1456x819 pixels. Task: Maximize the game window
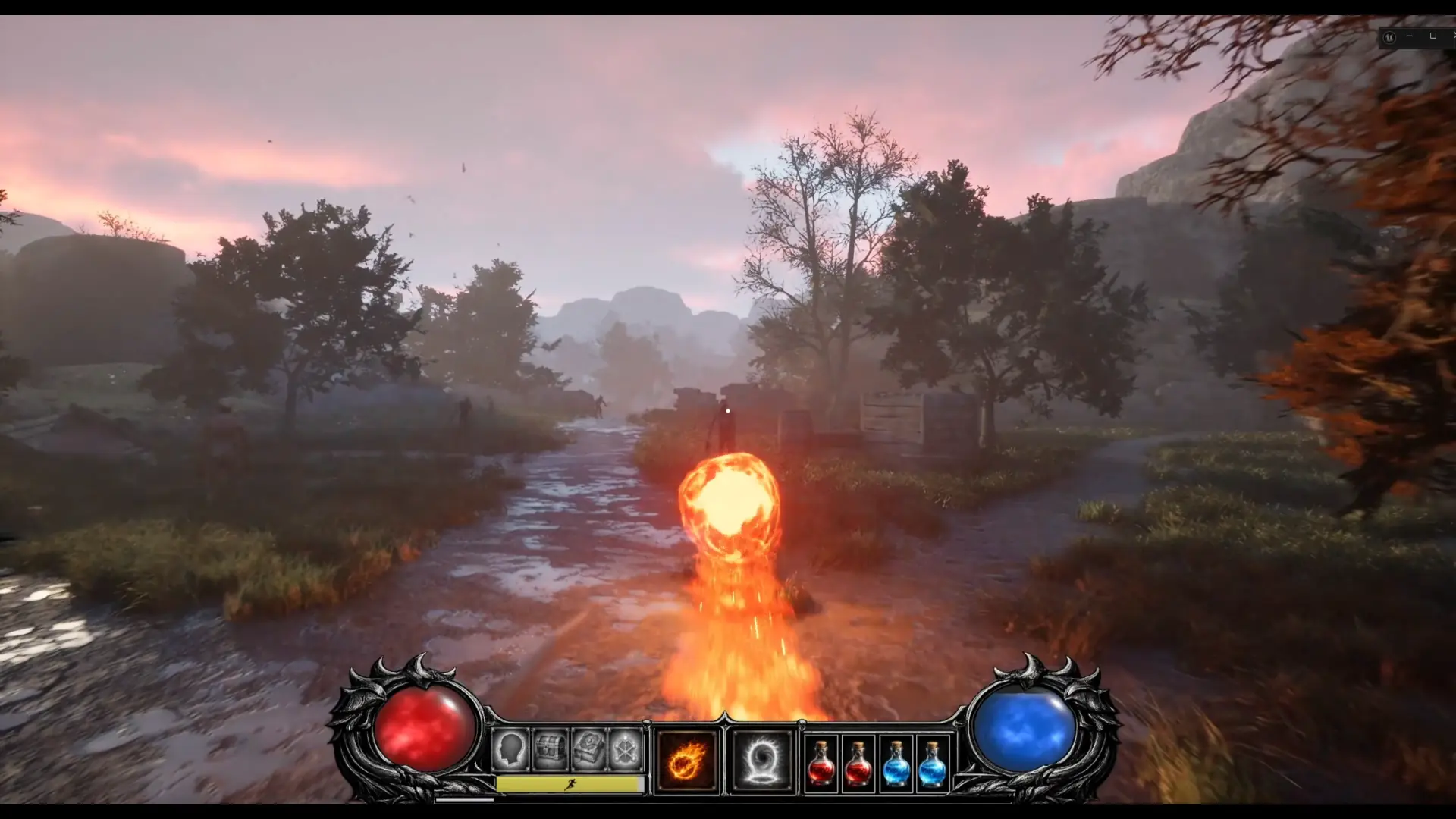pos(1433,35)
